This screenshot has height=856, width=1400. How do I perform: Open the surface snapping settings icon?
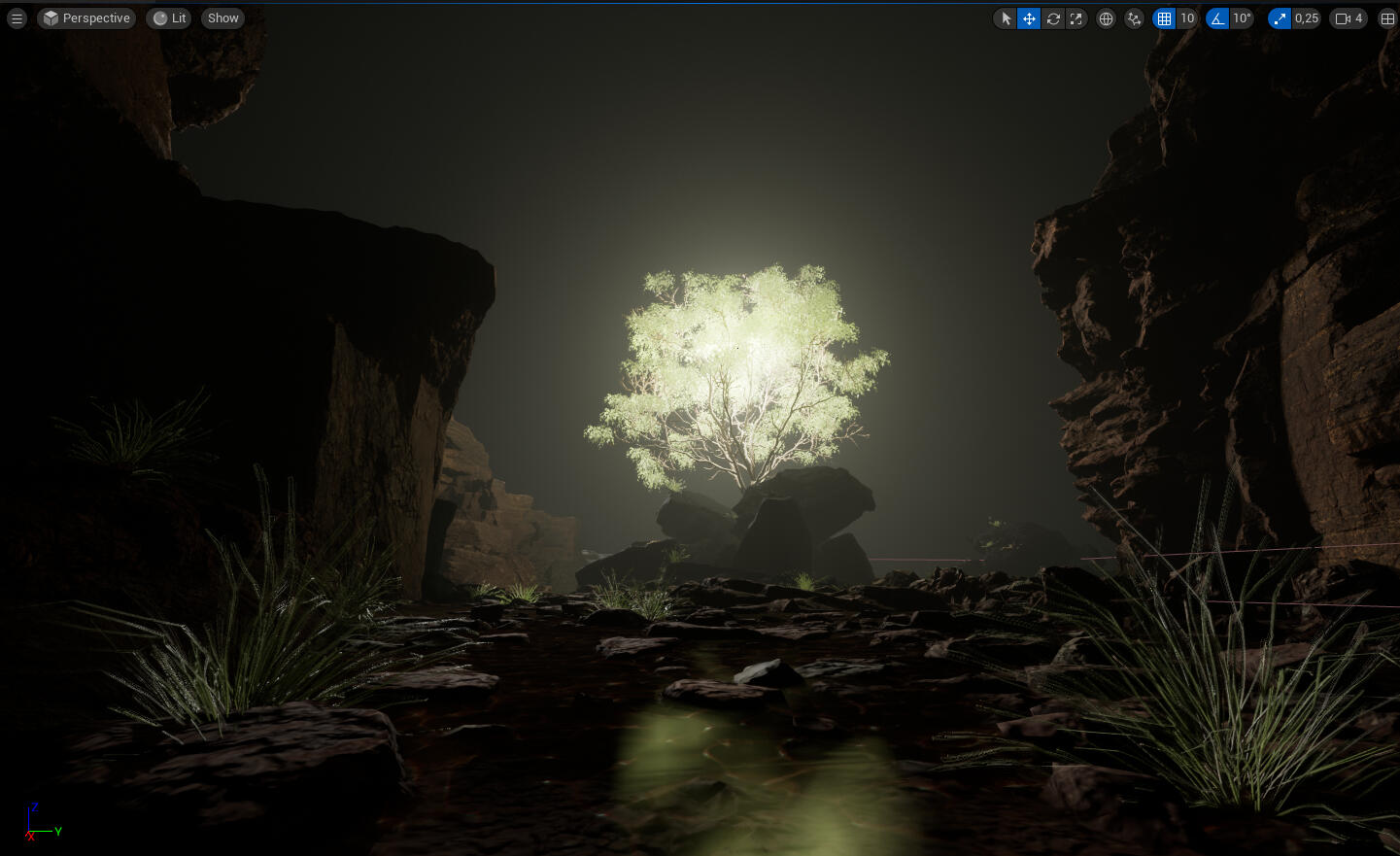pos(1134,18)
